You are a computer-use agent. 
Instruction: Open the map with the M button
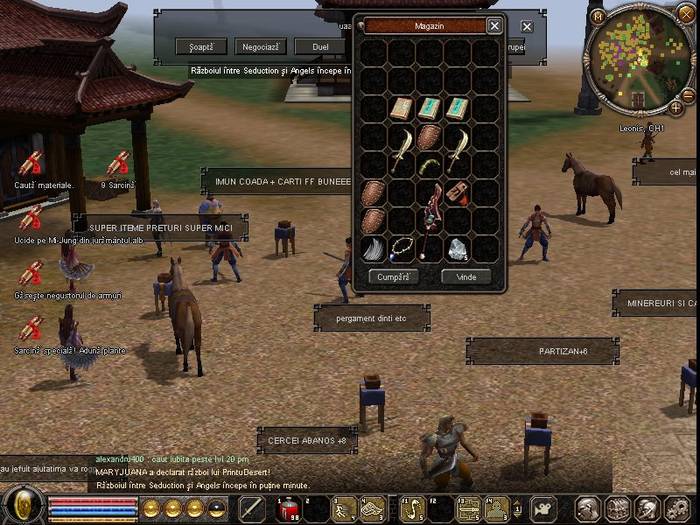597,17
